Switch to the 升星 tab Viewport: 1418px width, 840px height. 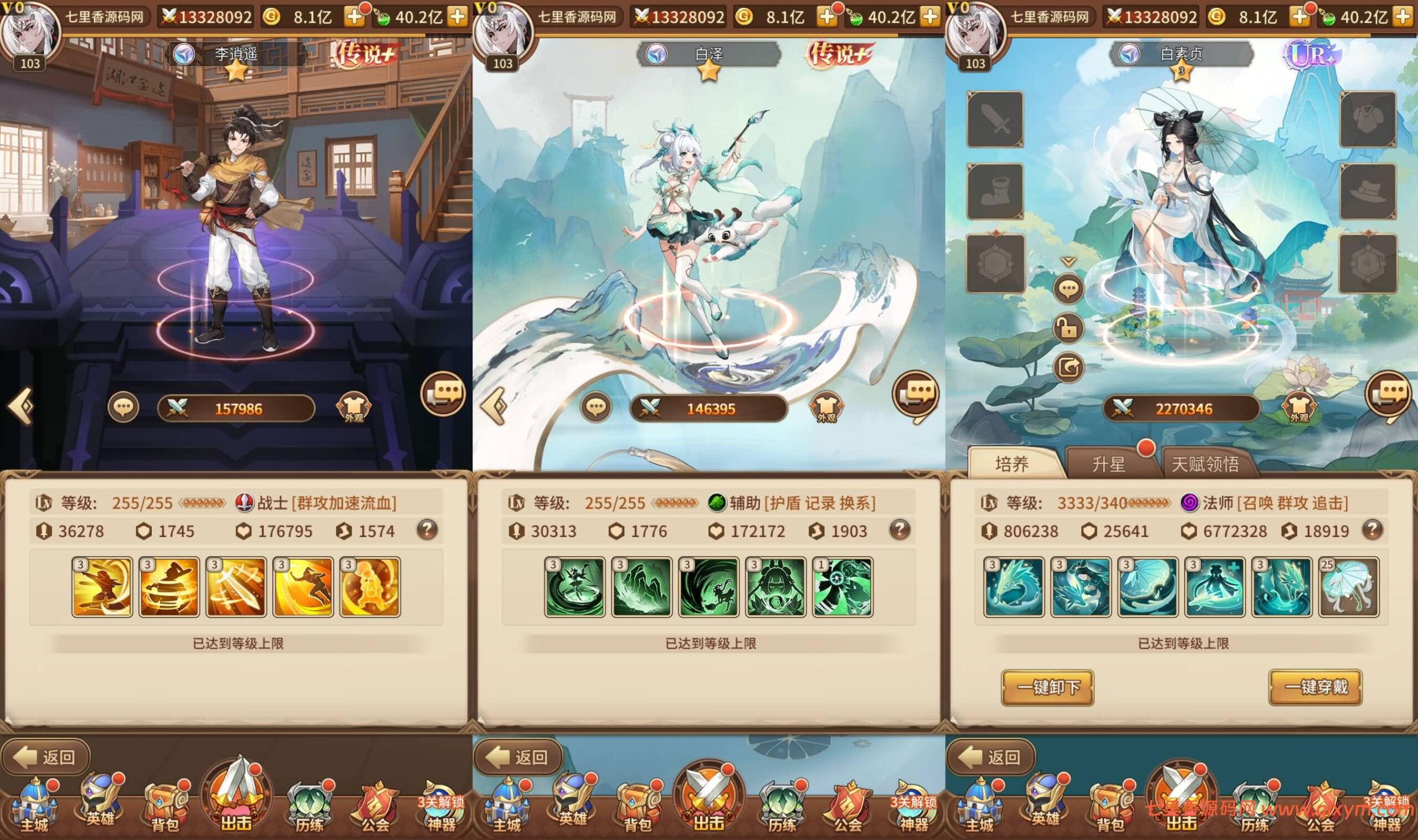pos(1108,464)
